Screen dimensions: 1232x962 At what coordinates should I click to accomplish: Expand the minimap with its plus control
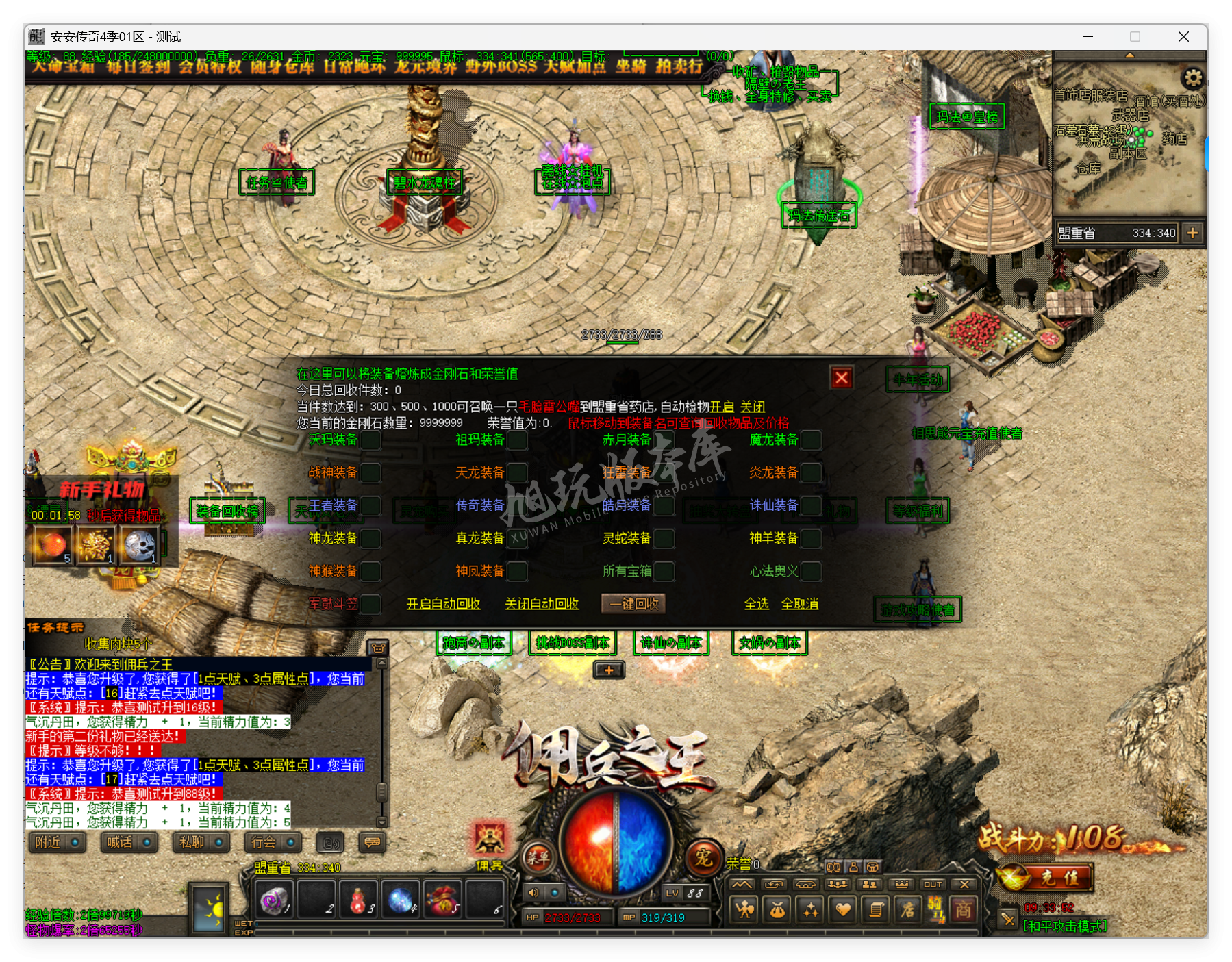(x=1194, y=233)
